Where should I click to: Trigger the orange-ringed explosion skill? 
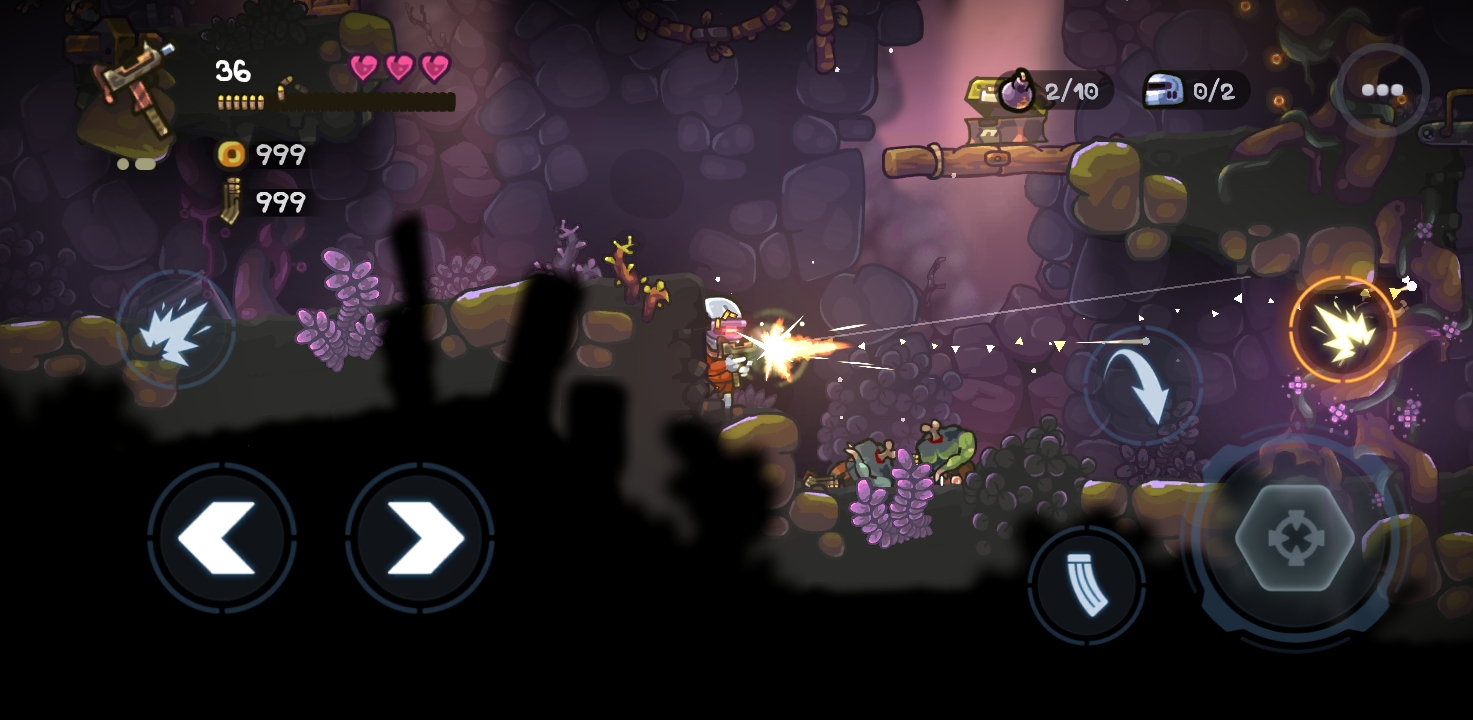click(x=1342, y=329)
